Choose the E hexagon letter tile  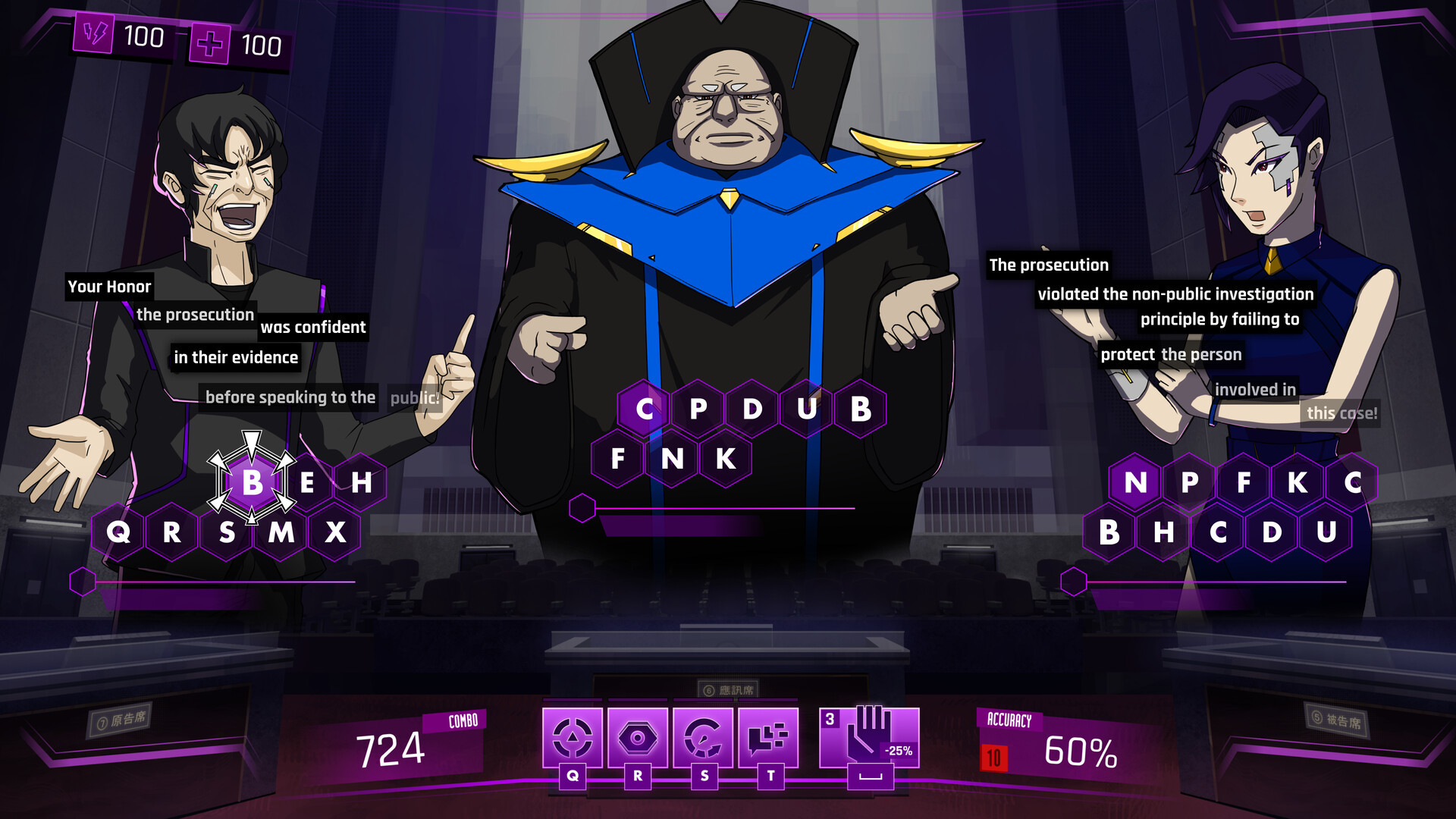pyautogui.click(x=307, y=482)
